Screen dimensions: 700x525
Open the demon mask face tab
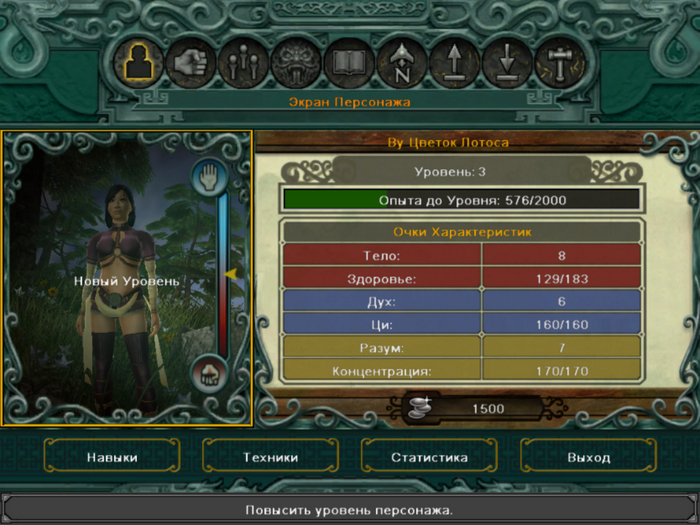[297, 63]
